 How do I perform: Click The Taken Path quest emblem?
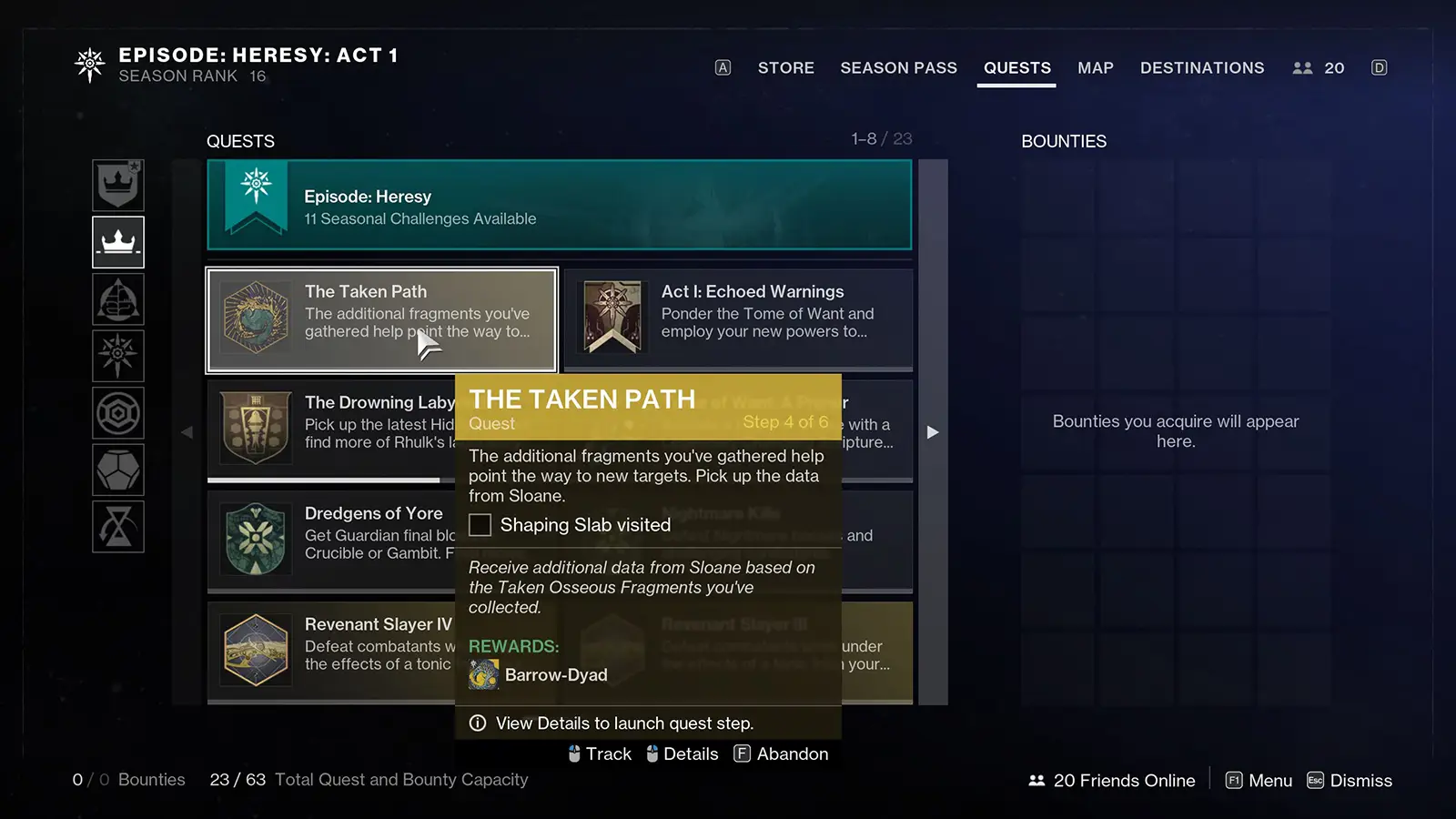coord(256,319)
